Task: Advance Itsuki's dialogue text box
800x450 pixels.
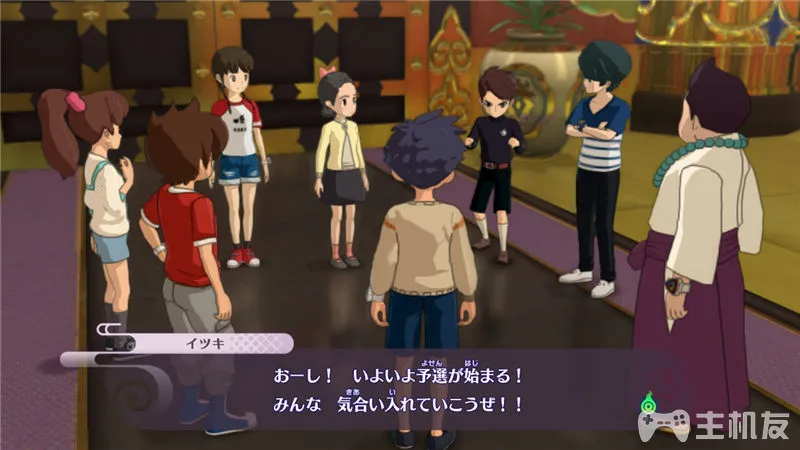Action: [400, 392]
